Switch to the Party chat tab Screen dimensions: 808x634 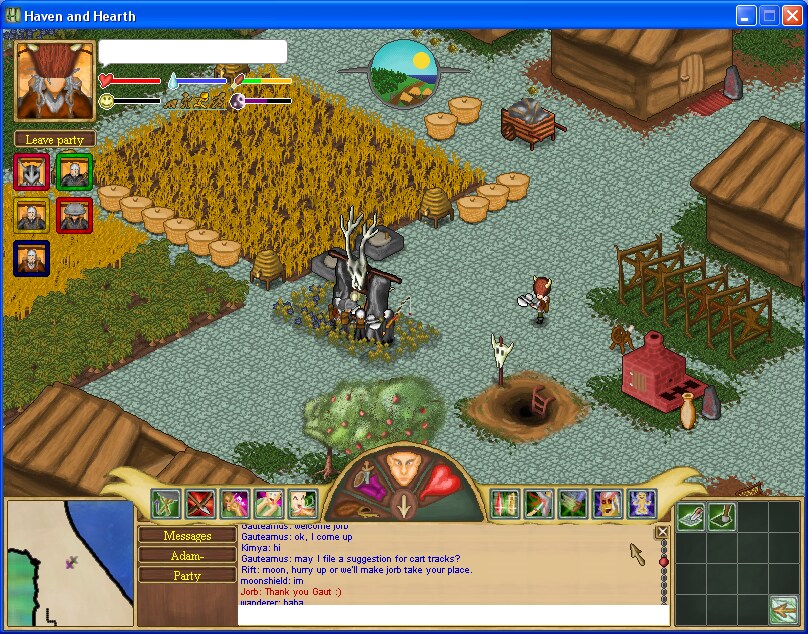pyautogui.click(x=187, y=576)
